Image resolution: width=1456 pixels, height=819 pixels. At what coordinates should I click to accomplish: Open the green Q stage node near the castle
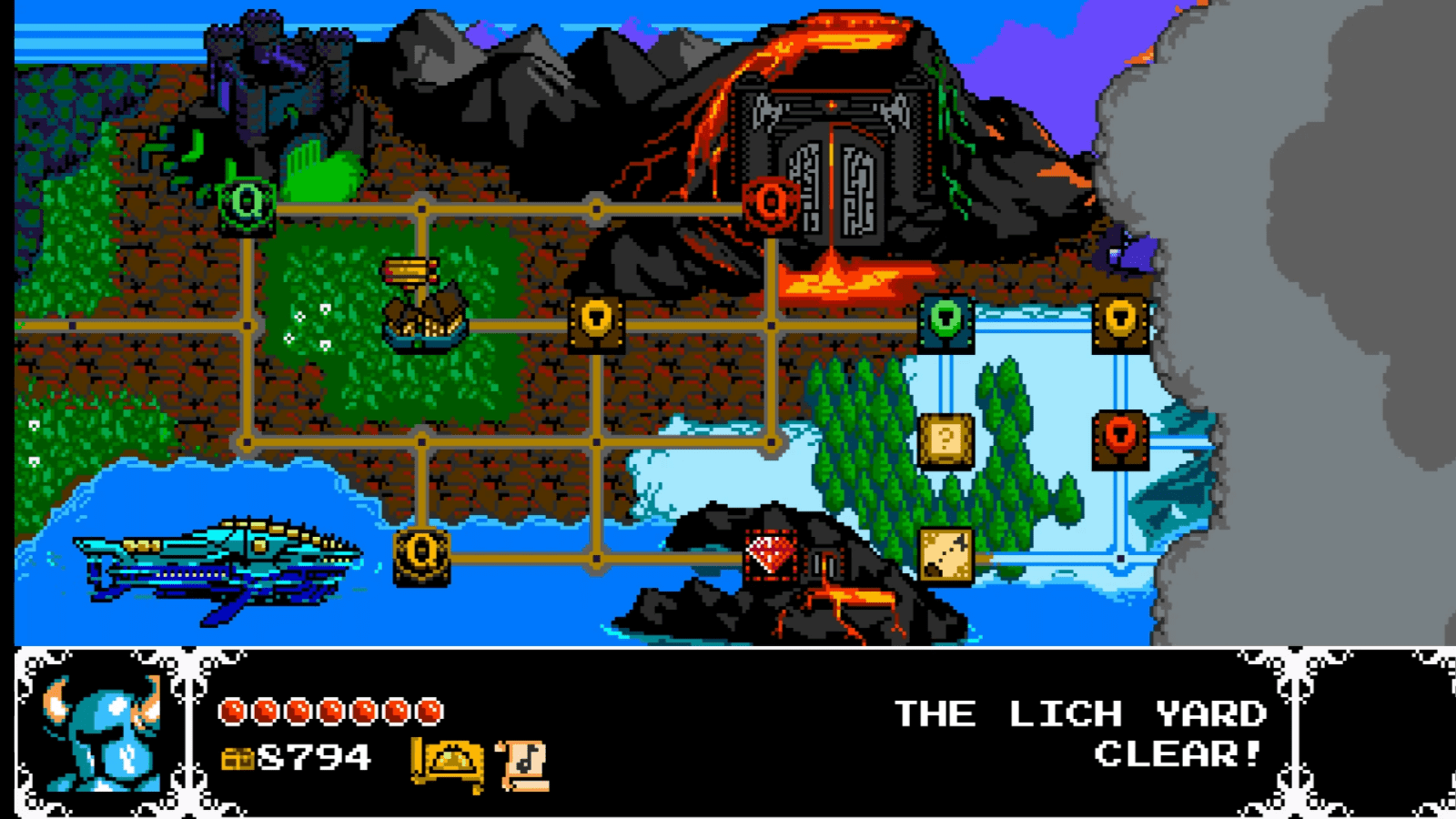click(x=247, y=202)
